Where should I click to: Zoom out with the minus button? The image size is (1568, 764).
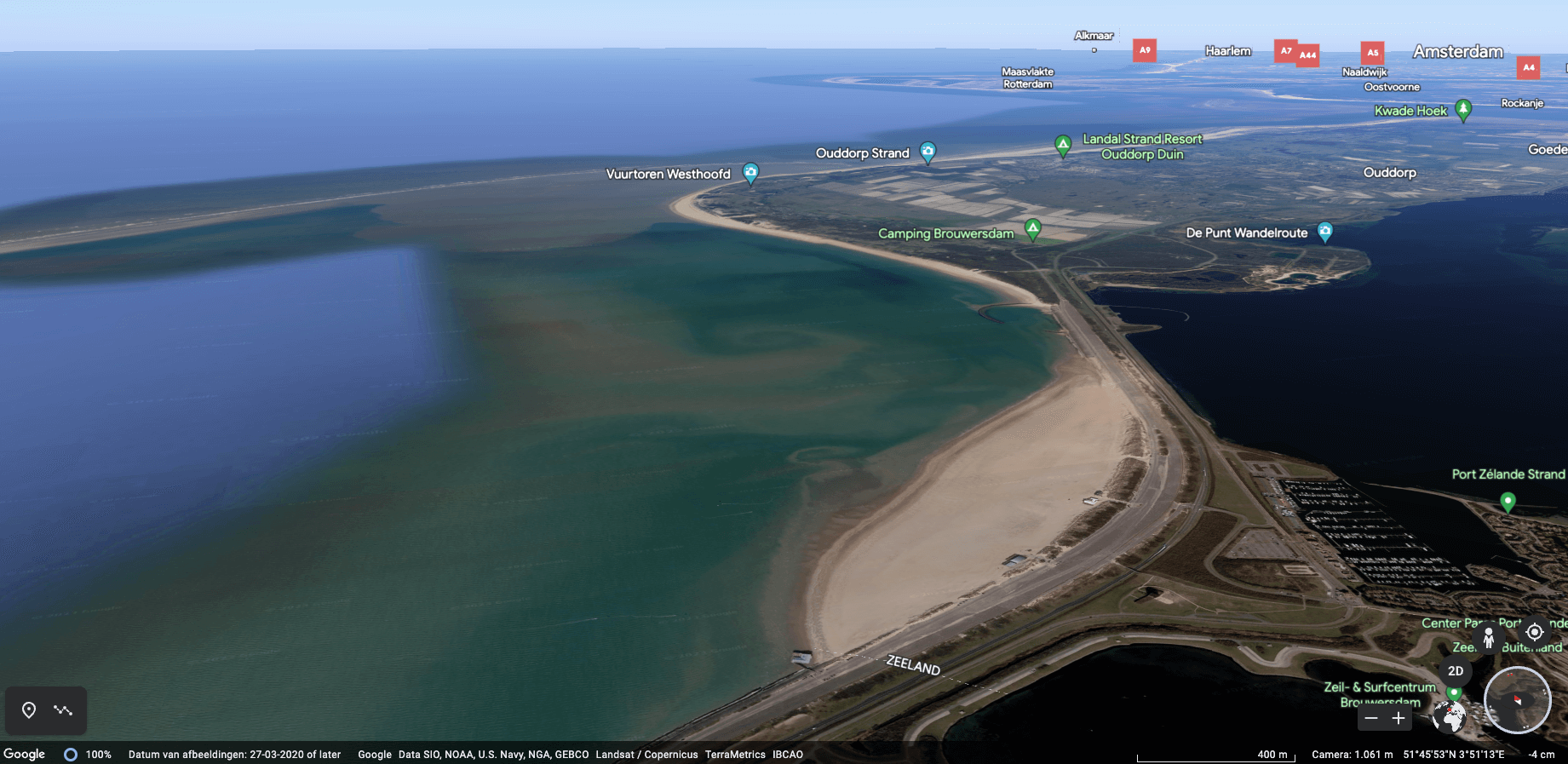[x=1371, y=719]
